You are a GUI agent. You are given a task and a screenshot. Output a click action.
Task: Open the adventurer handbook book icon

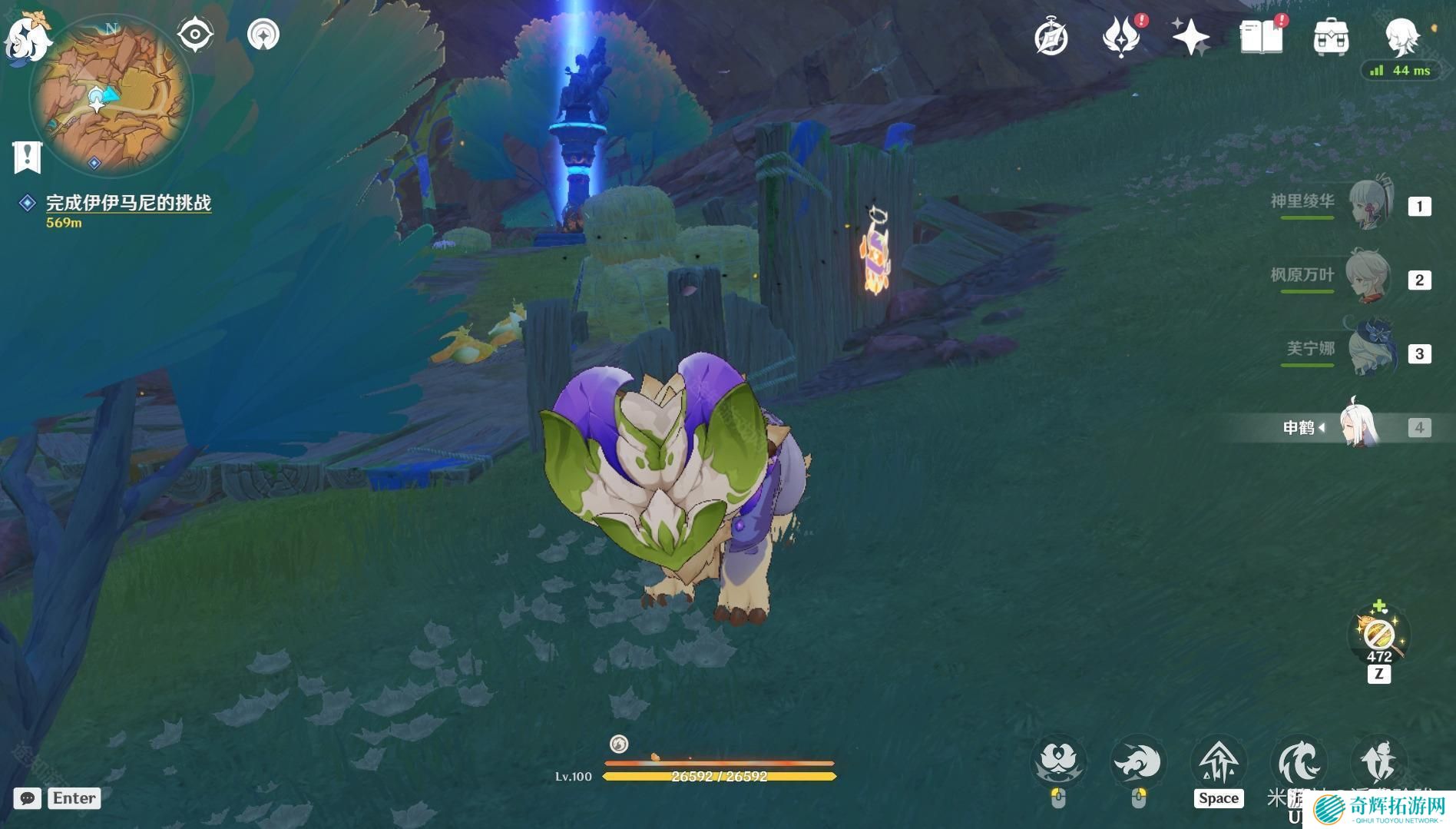tap(1261, 37)
